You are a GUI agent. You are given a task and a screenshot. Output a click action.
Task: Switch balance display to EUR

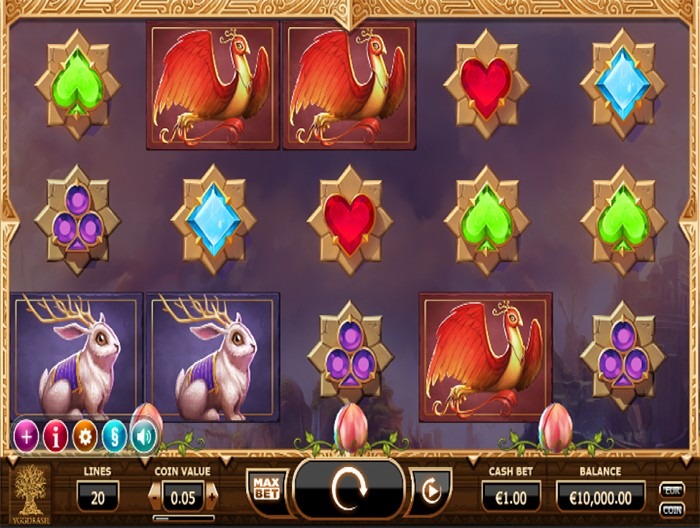(x=672, y=488)
